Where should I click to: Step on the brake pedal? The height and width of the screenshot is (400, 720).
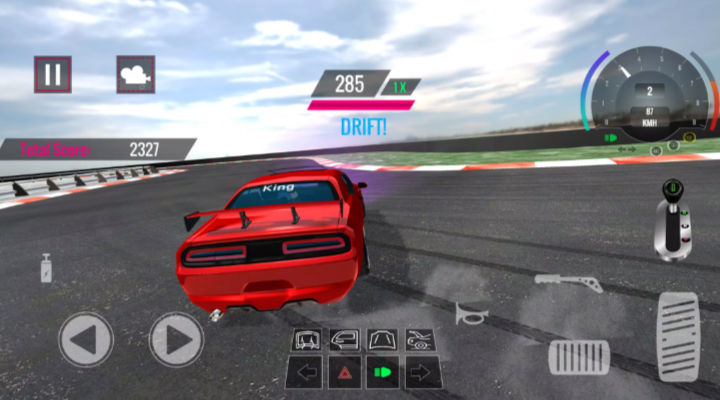tap(578, 357)
